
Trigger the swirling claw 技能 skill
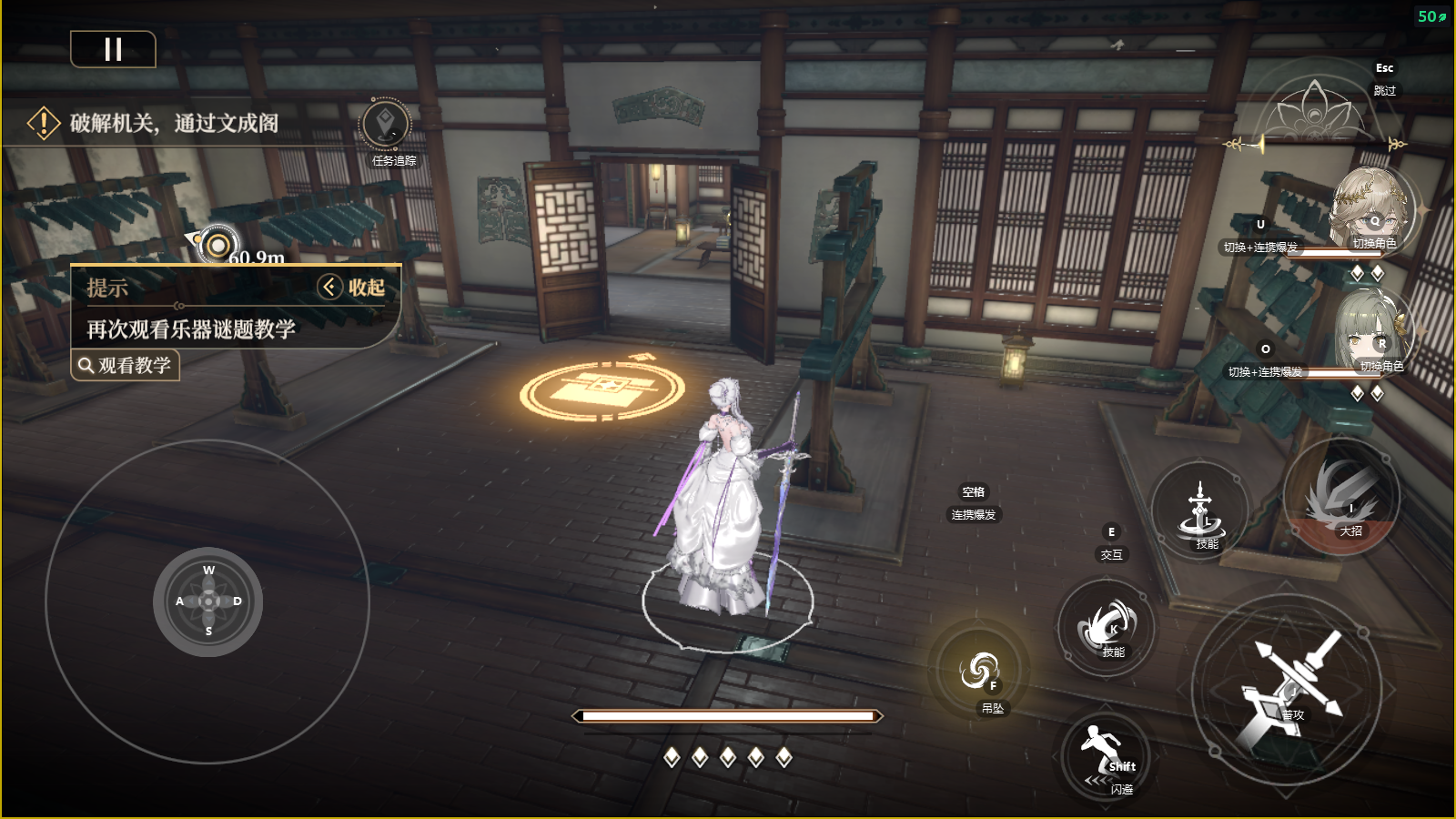1107,628
